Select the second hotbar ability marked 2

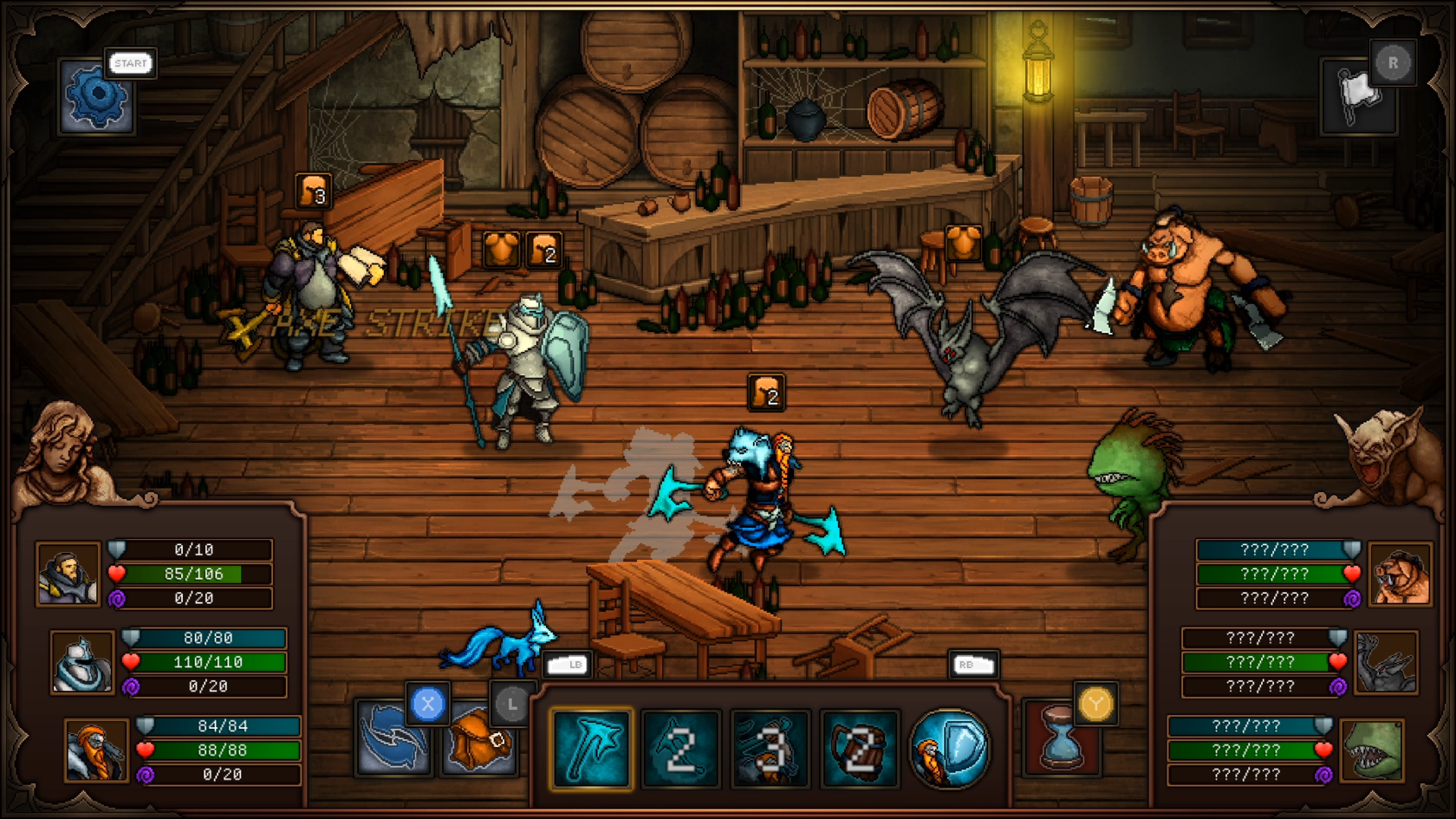tap(681, 749)
